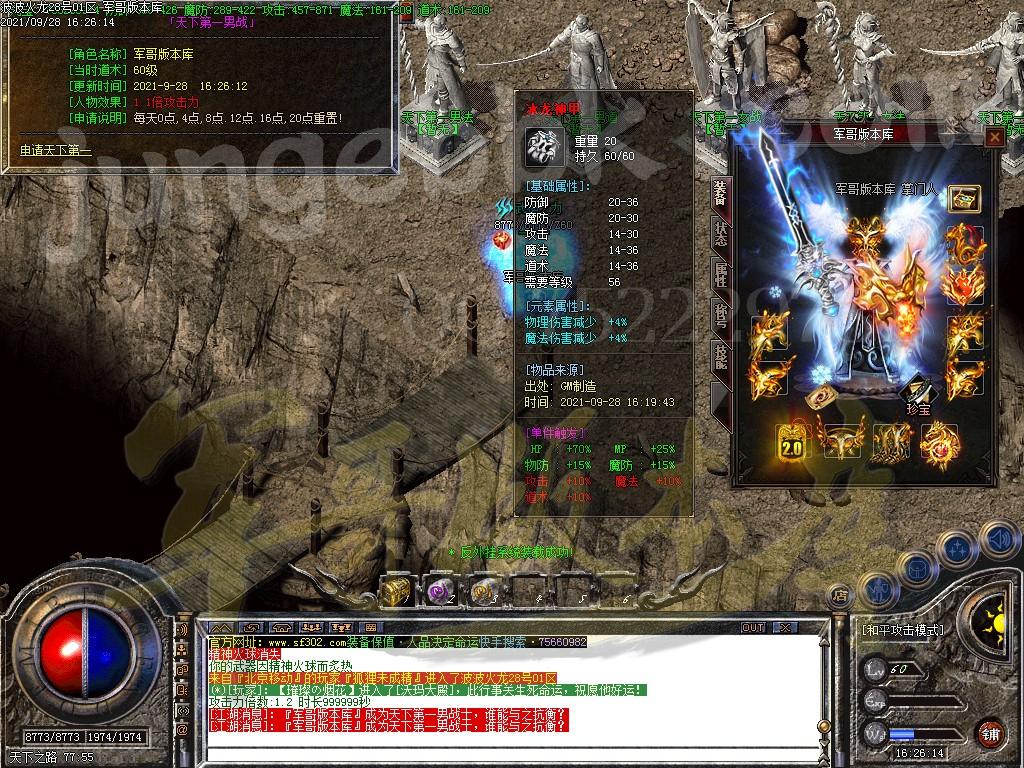This screenshot has width=1024, height=768.
Task: Click the 申请天下第一 apply link
Action: pos(56,151)
